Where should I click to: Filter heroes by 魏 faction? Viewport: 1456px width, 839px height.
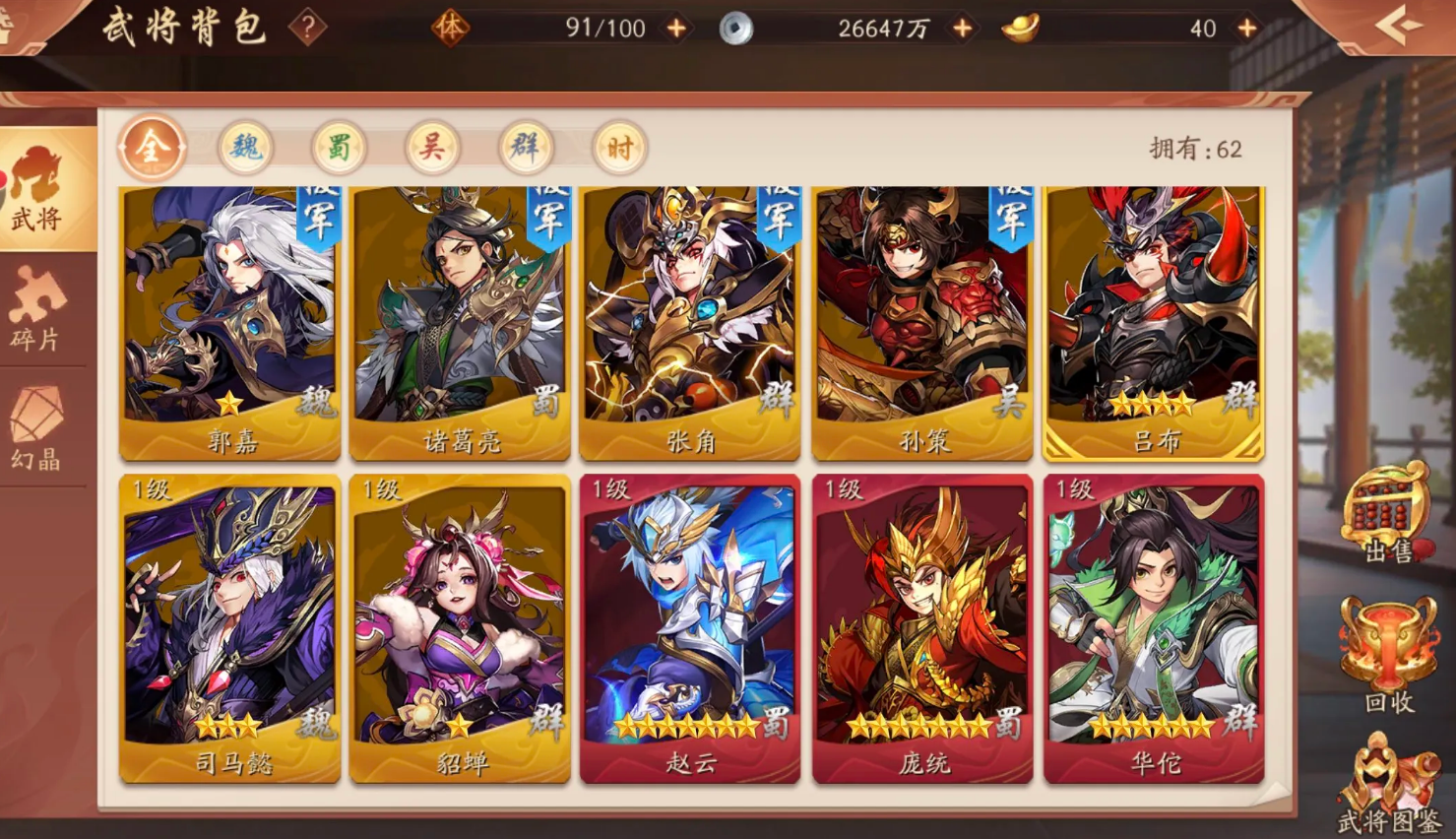[x=245, y=148]
